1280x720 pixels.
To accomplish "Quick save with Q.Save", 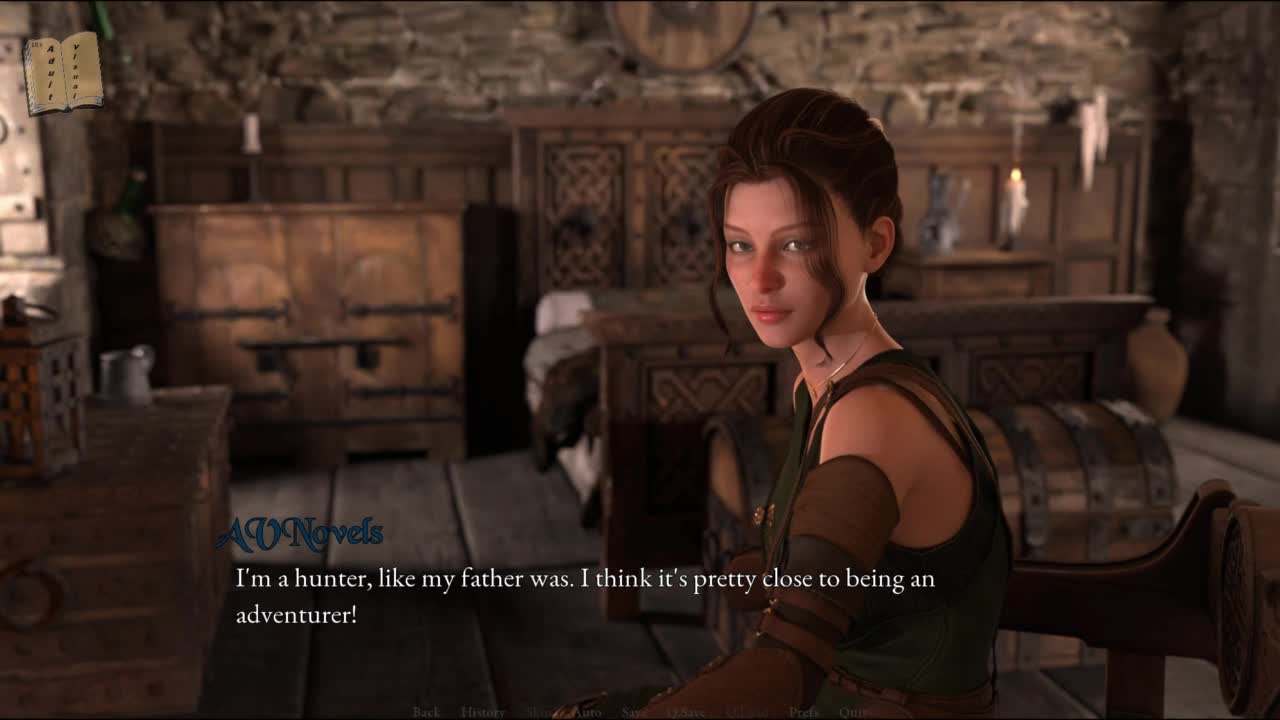I will pos(687,712).
